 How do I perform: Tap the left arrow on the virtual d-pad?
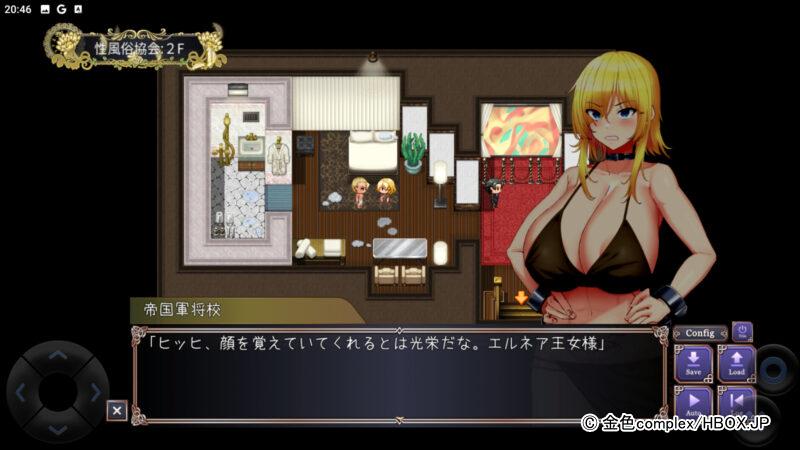tap(22, 392)
